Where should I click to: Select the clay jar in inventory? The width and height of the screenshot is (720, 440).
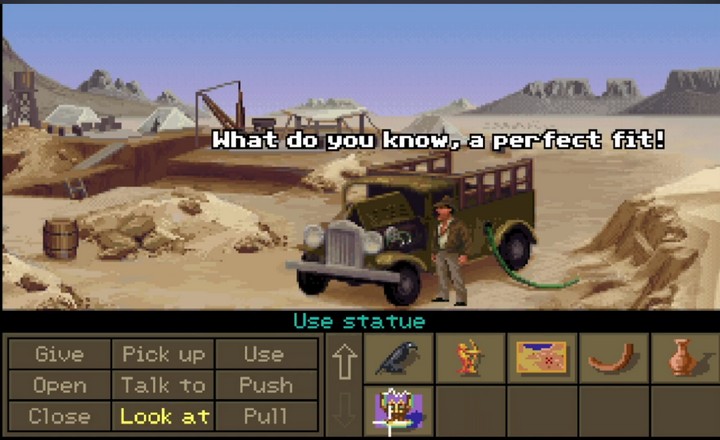(682, 358)
